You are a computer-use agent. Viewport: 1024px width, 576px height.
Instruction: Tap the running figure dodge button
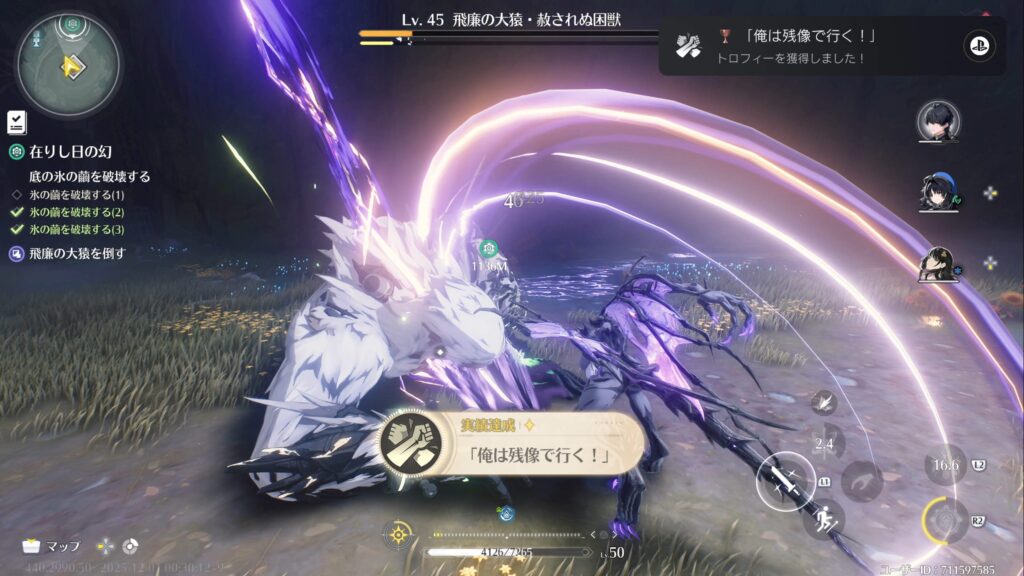tap(824, 518)
